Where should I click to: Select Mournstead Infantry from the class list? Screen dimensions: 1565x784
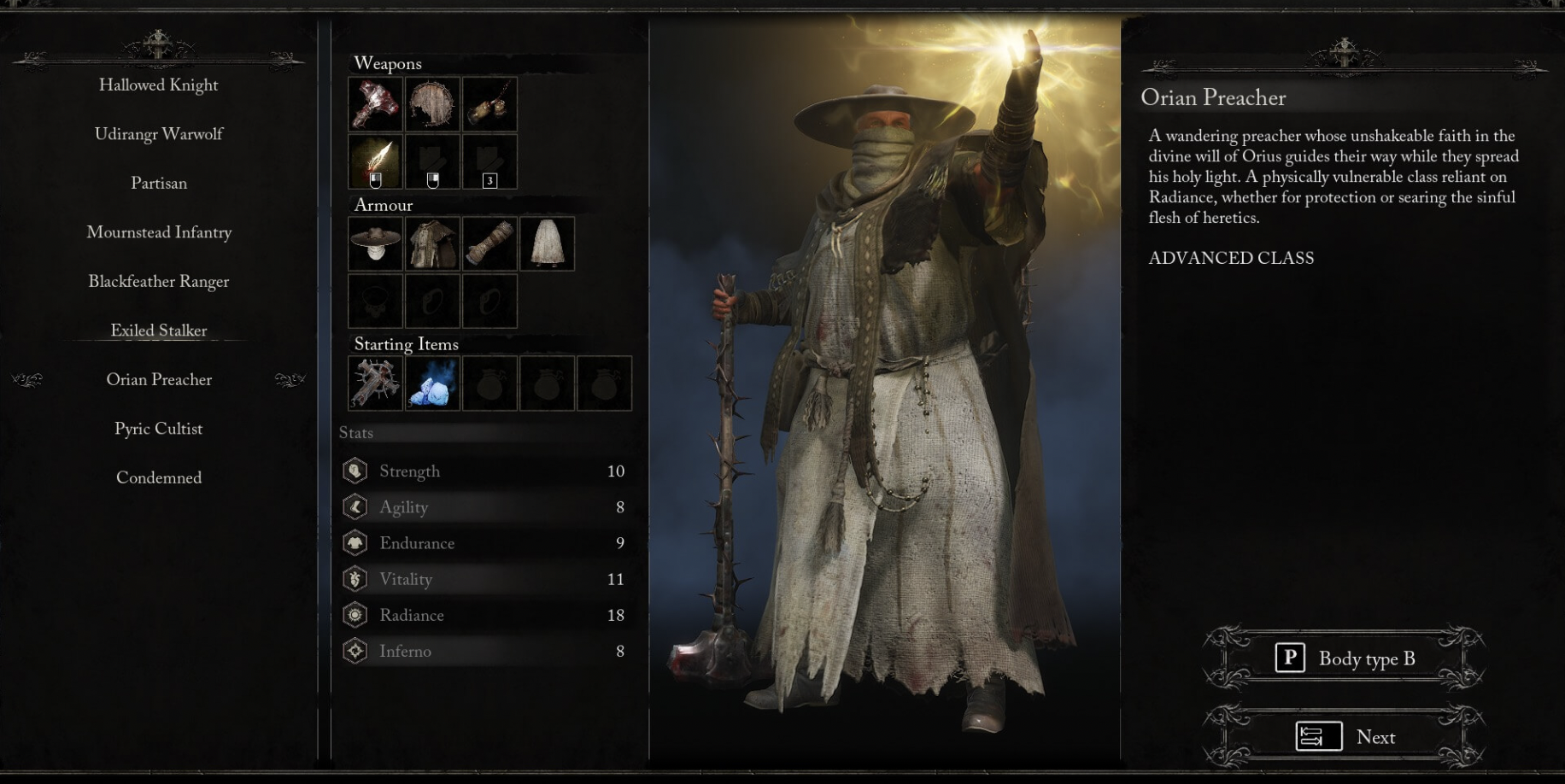point(158,232)
